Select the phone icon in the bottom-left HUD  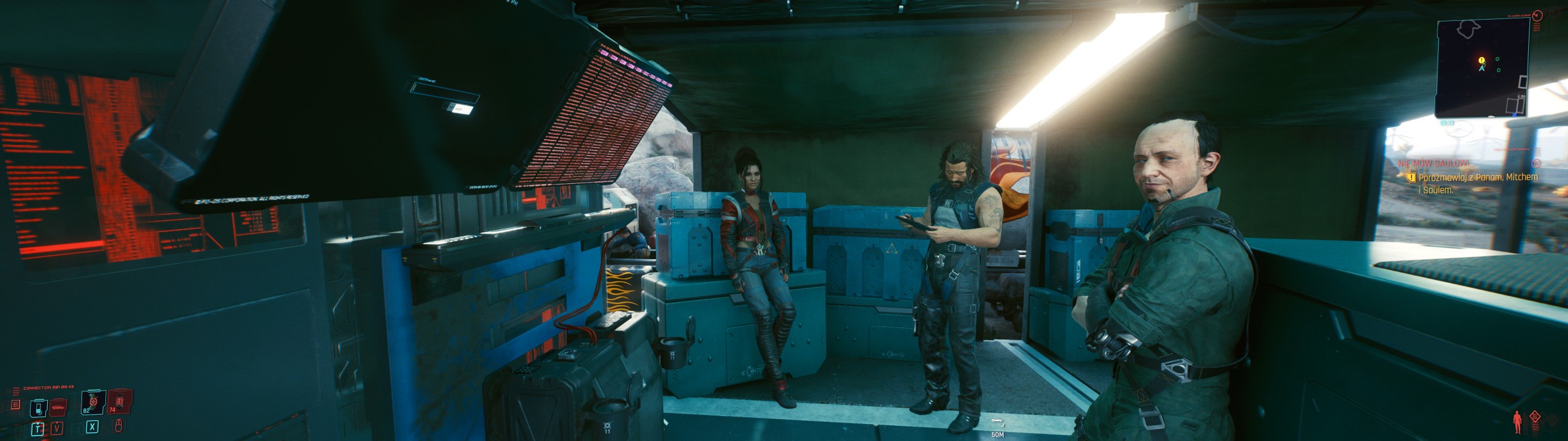(x=39, y=408)
